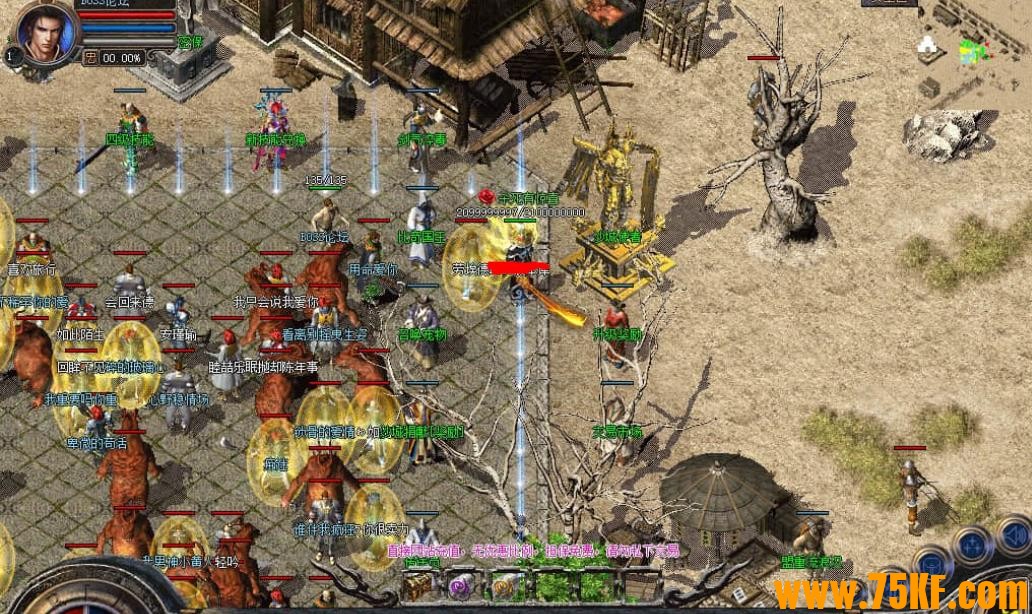Image resolution: width=1032 pixels, height=614 pixels.
Task: Click the 忠 loyalty icon
Action: 90,58
